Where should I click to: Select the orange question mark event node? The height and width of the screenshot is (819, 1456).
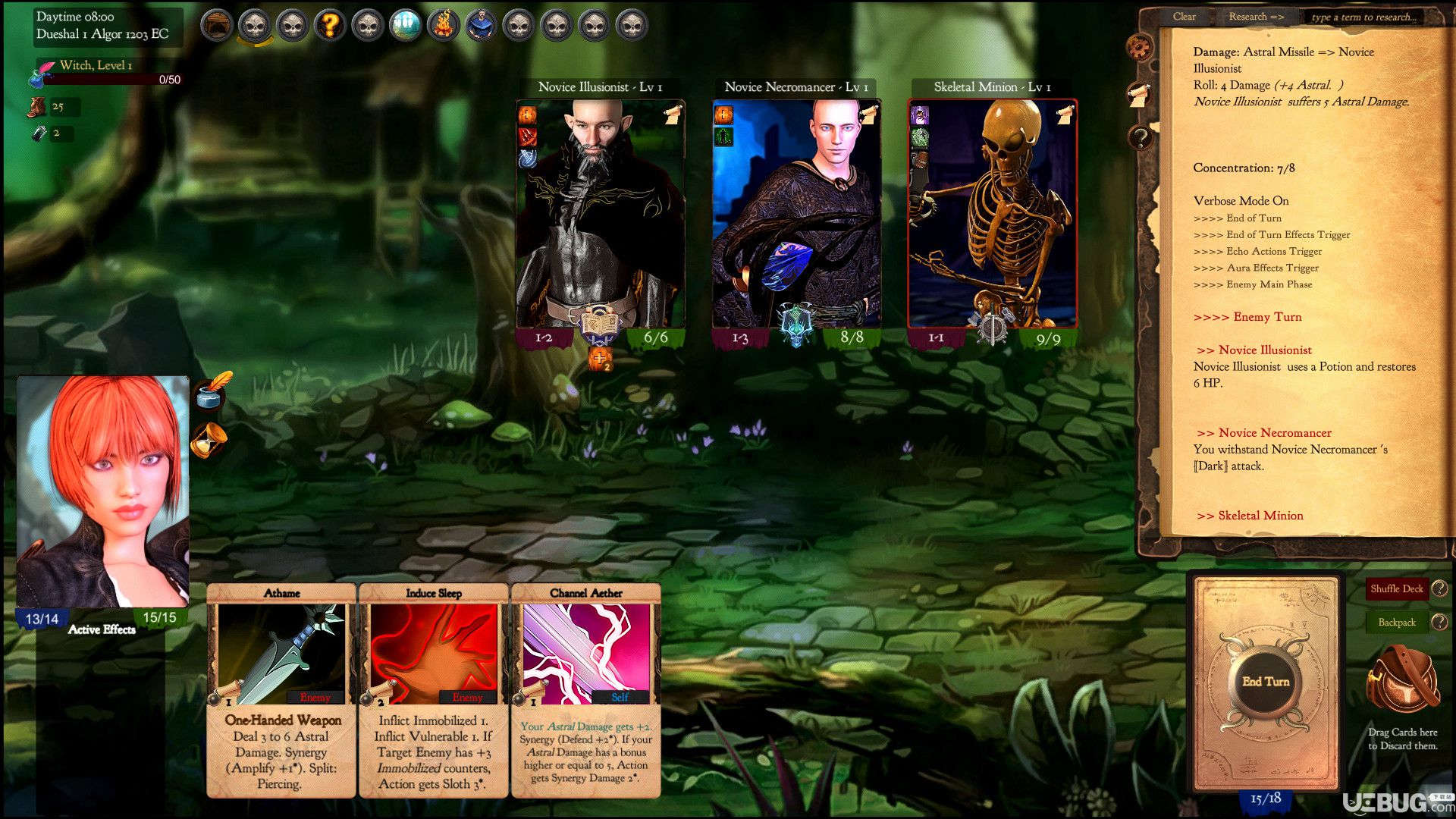pos(330,26)
